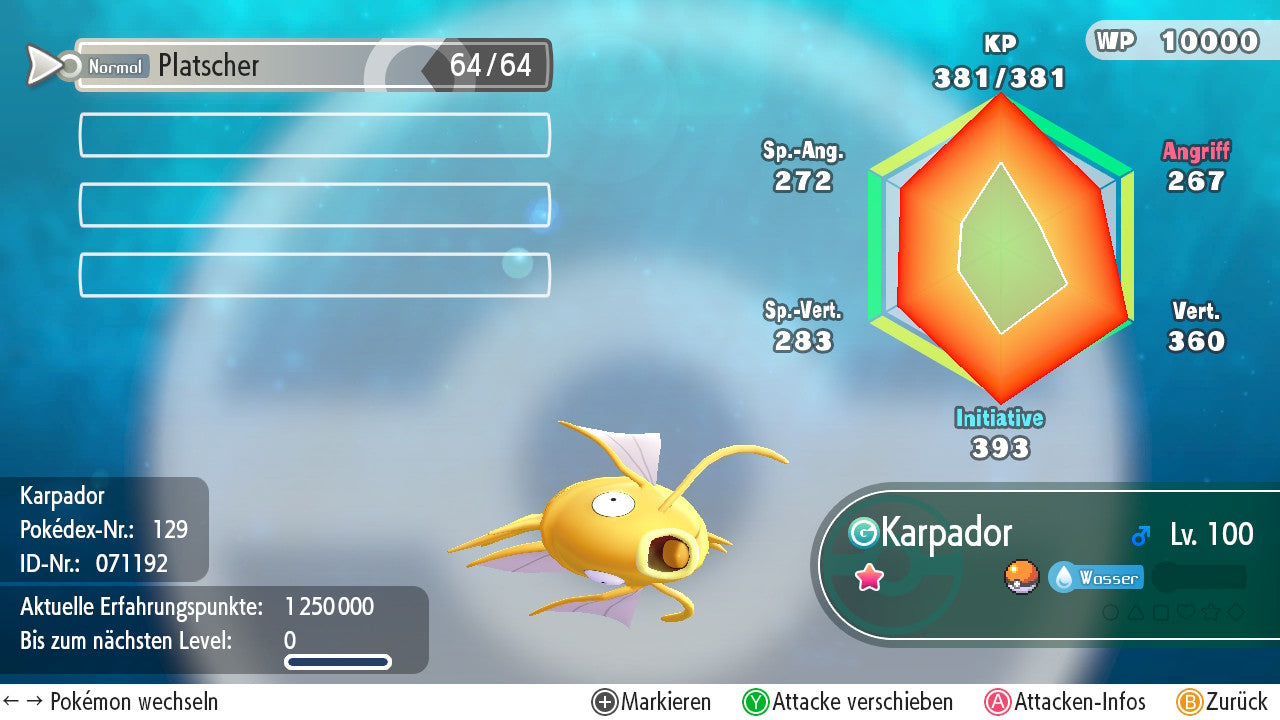
Task: Click the pink star mark under Karpador's name
Action: (x=869, y=577)
